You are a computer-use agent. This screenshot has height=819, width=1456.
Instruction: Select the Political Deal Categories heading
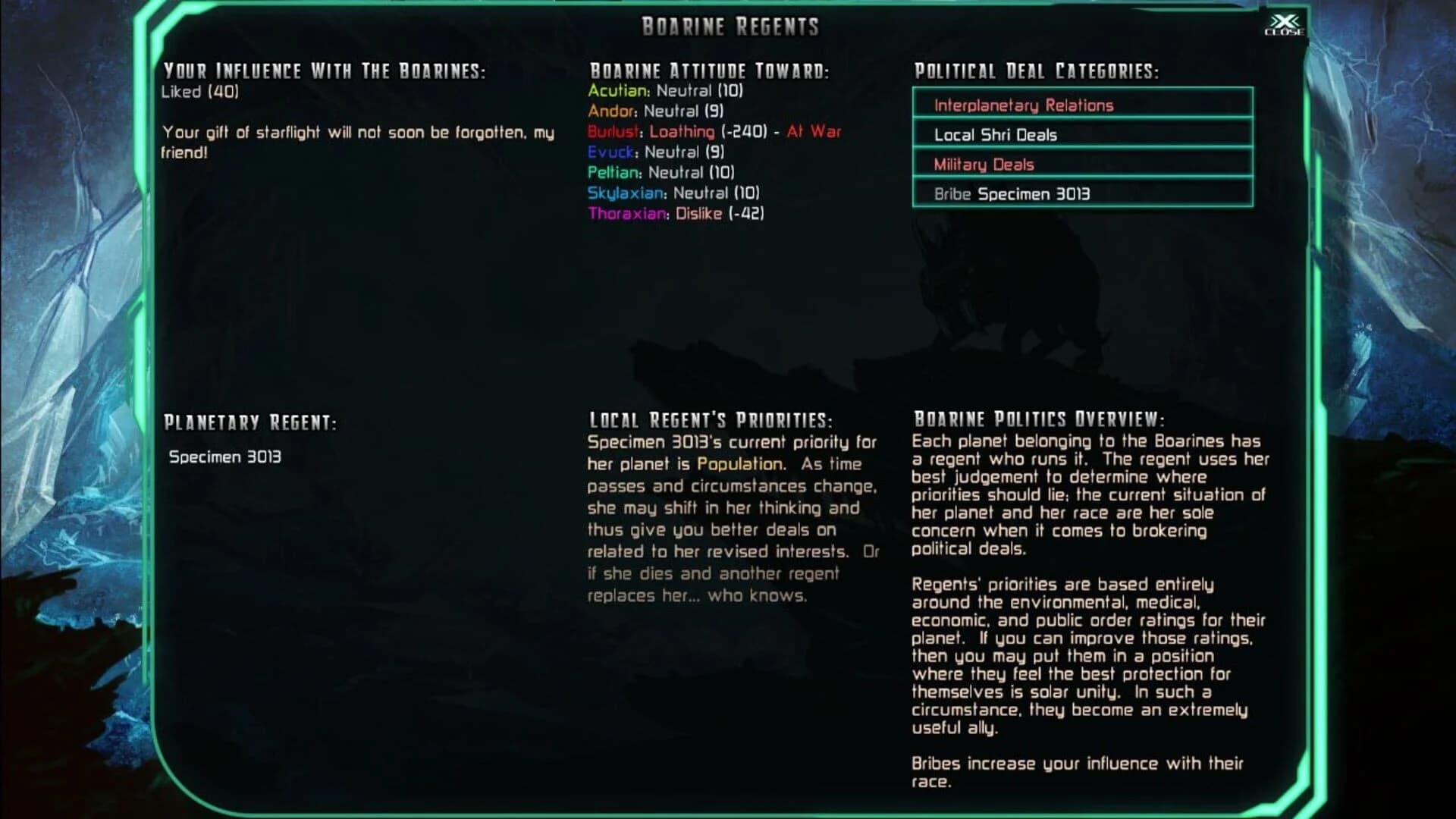(x=1036, y=71)
